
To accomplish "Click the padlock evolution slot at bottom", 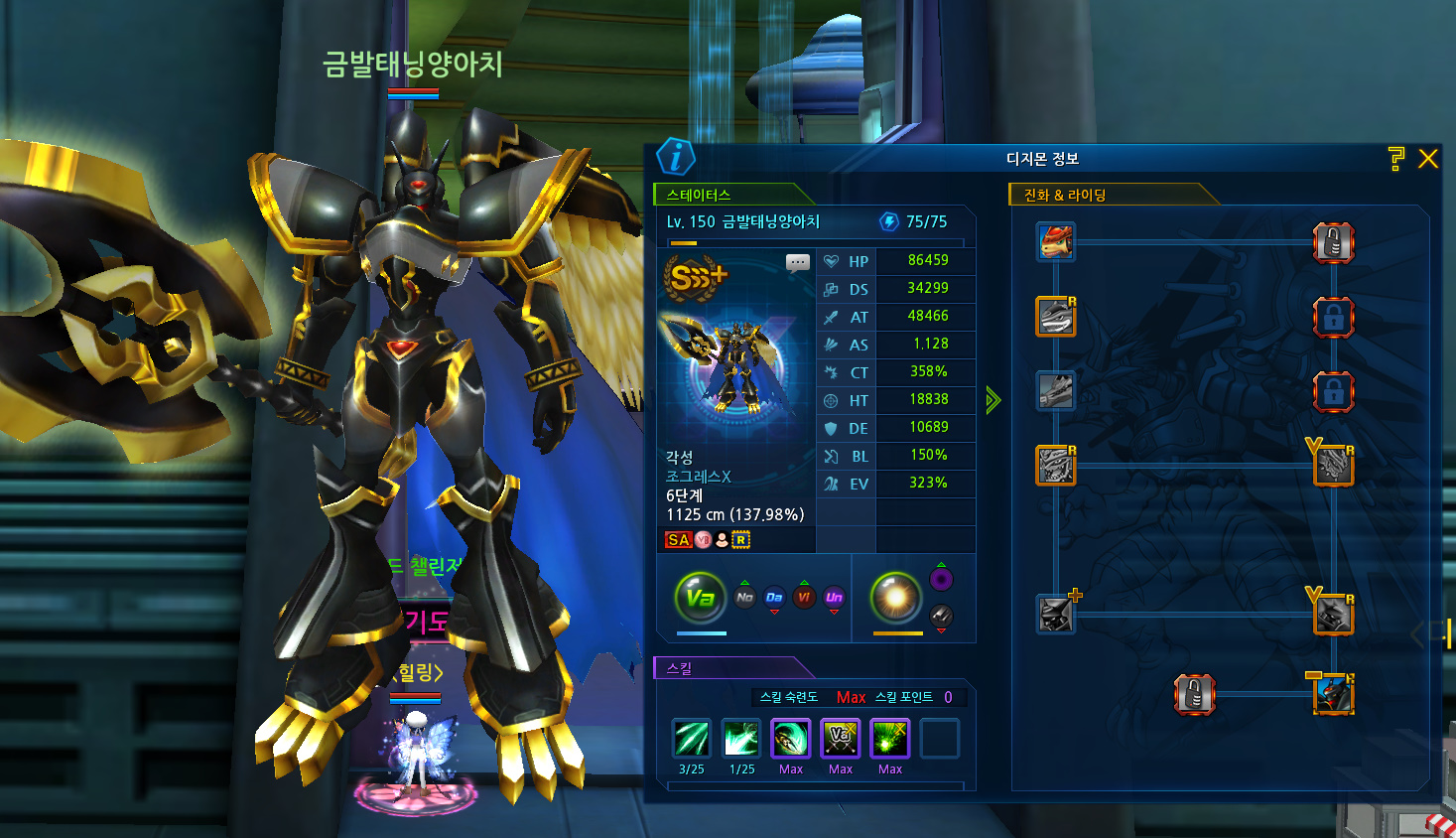I will (x=1195, y=694).
